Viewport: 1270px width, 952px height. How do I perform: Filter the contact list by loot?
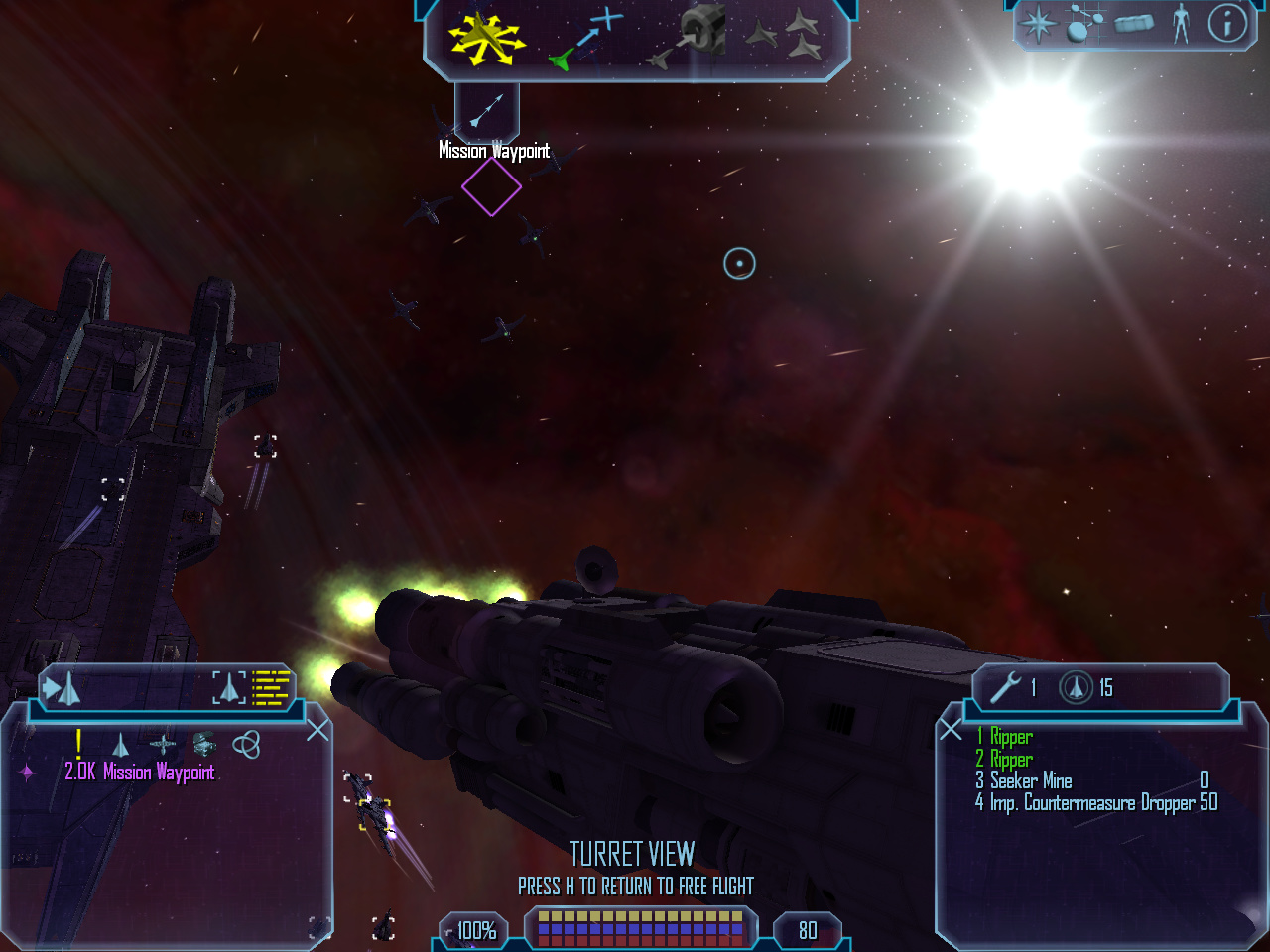(x=204, y=744)
